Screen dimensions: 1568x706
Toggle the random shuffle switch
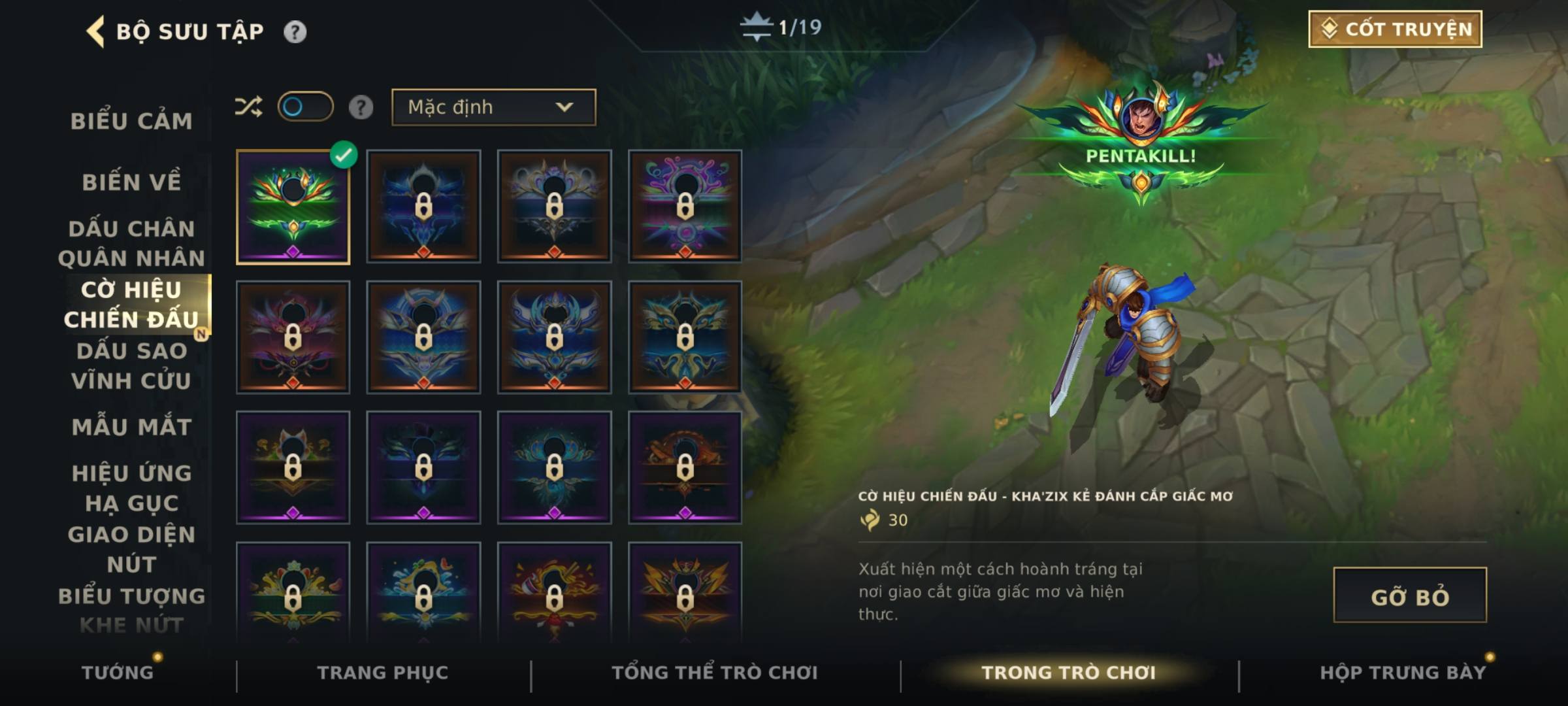305,107
